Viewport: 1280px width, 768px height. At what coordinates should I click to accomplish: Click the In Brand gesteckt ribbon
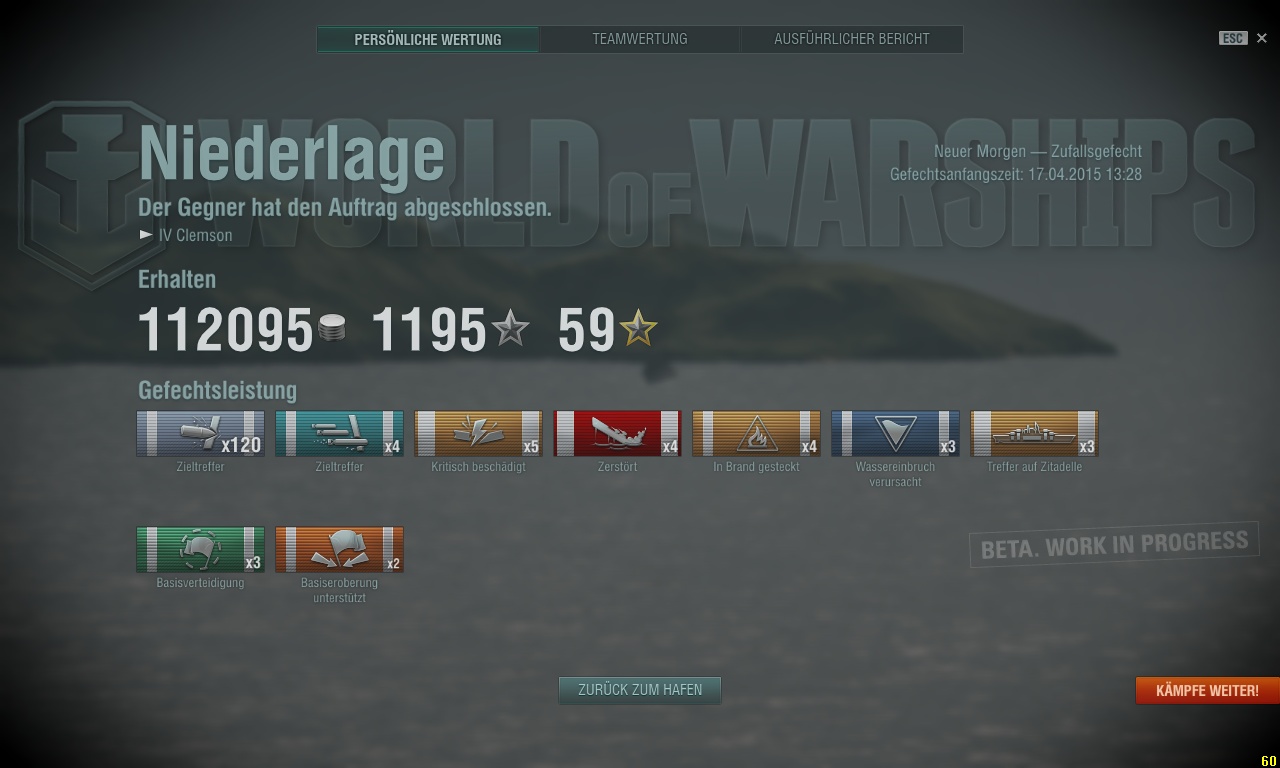[756, 434]
